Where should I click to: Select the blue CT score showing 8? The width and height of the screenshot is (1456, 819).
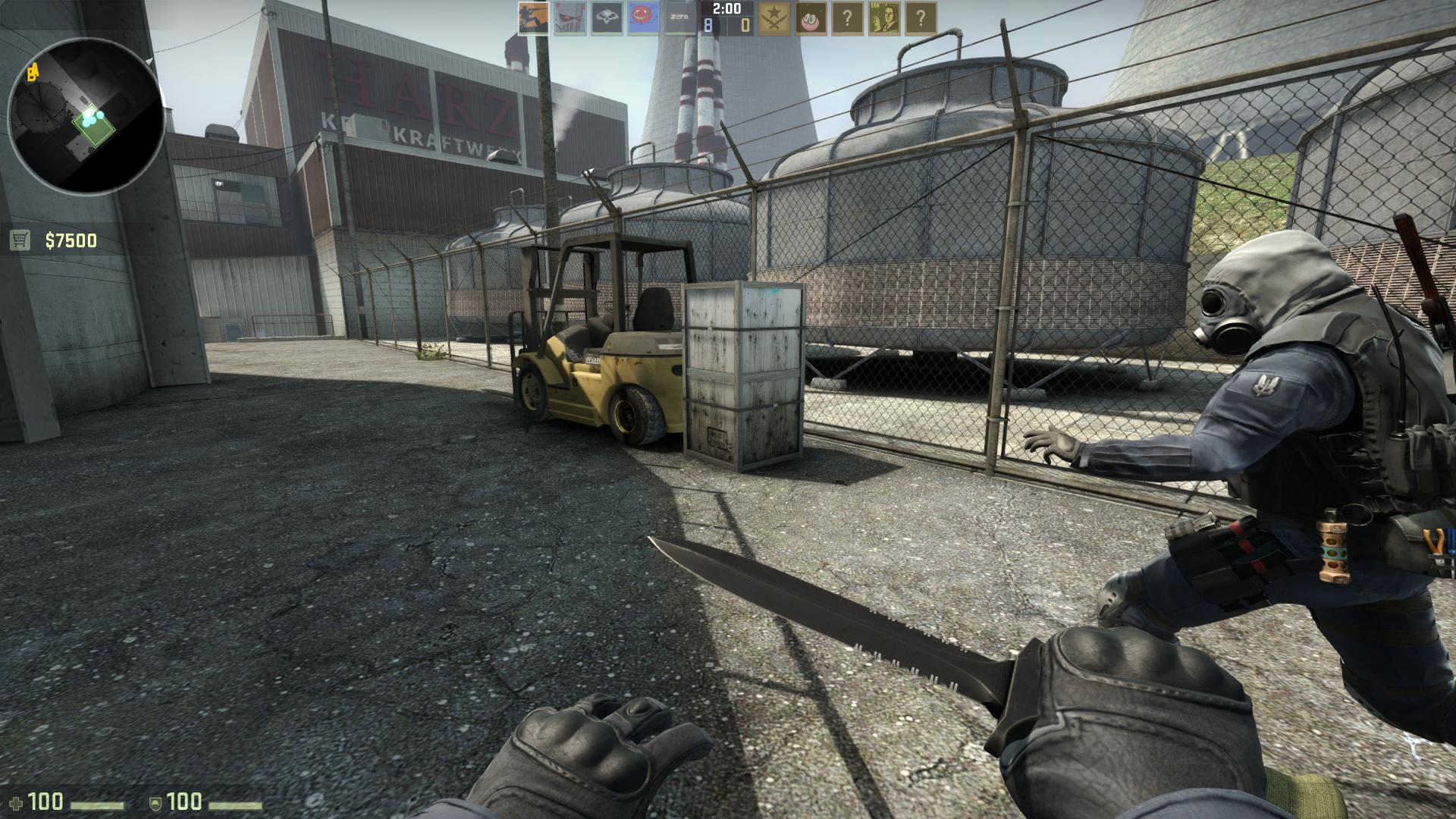(x=706, y=25)
